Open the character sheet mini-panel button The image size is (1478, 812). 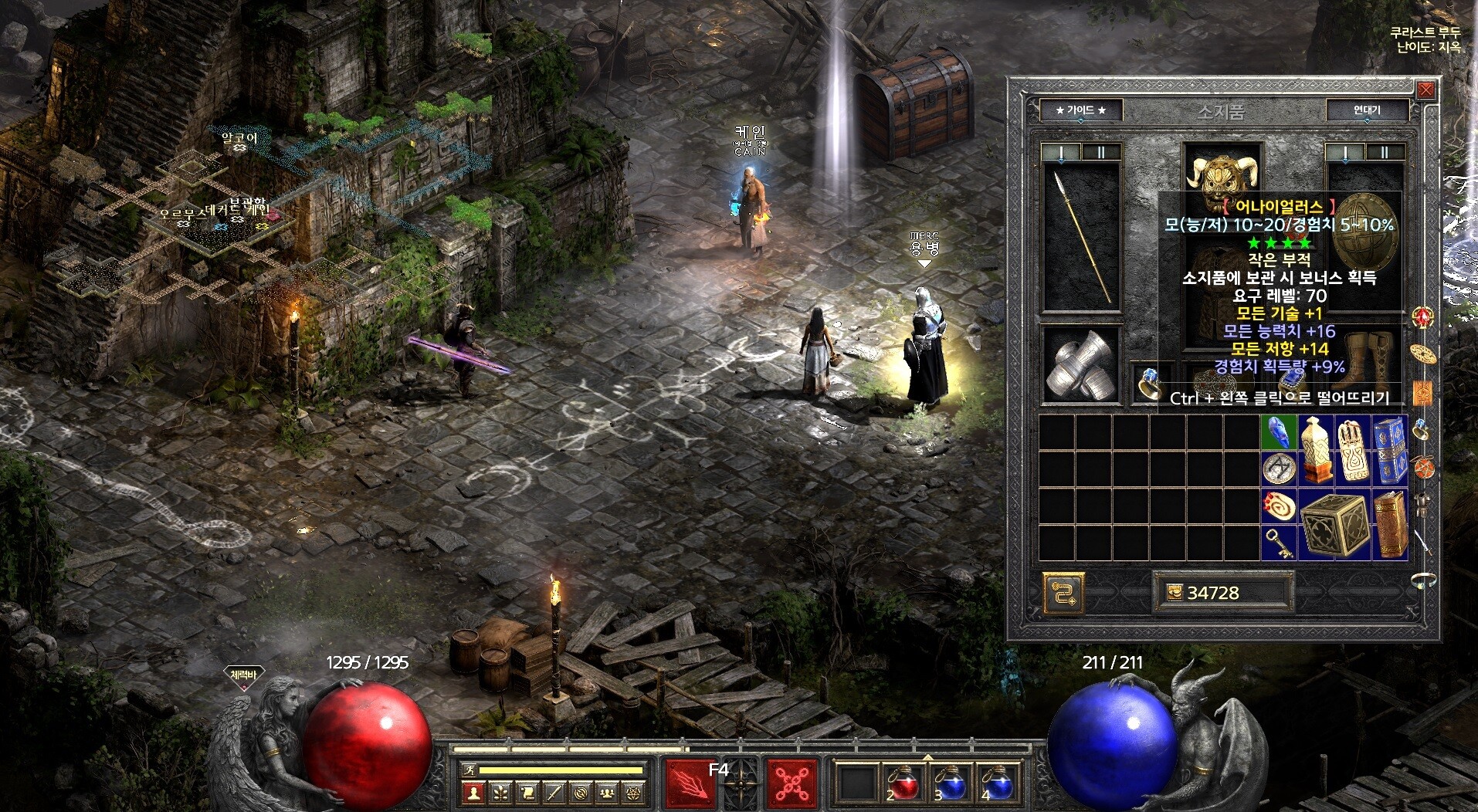click(474, 792)
